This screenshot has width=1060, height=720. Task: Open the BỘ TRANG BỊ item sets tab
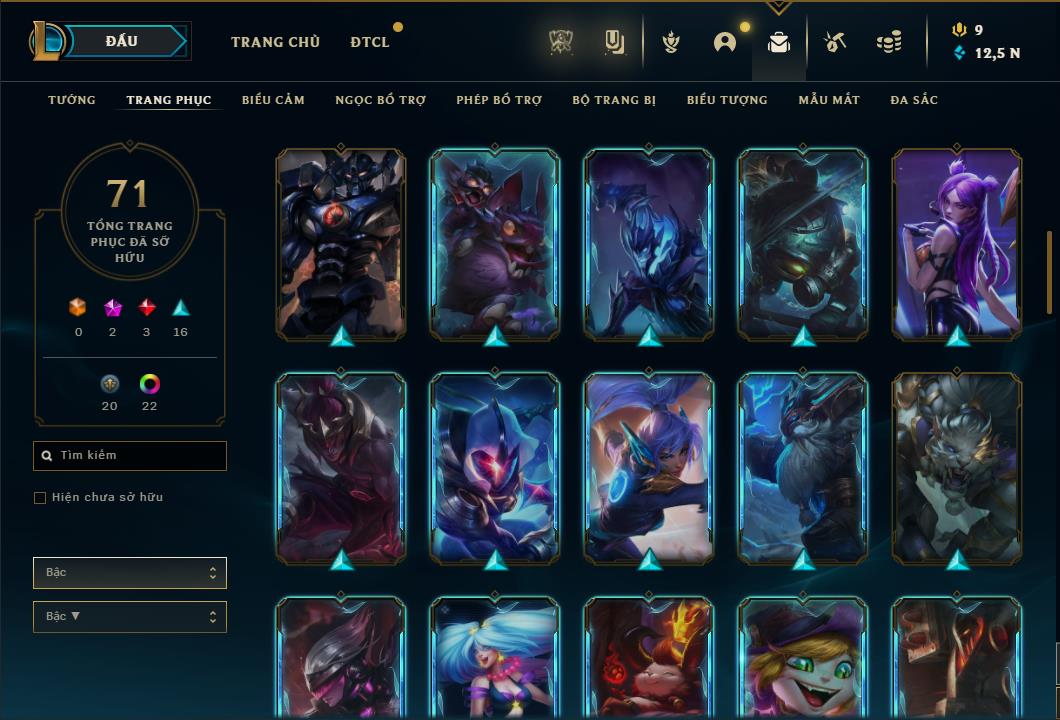pyautogui.click(x=614, y=100)
